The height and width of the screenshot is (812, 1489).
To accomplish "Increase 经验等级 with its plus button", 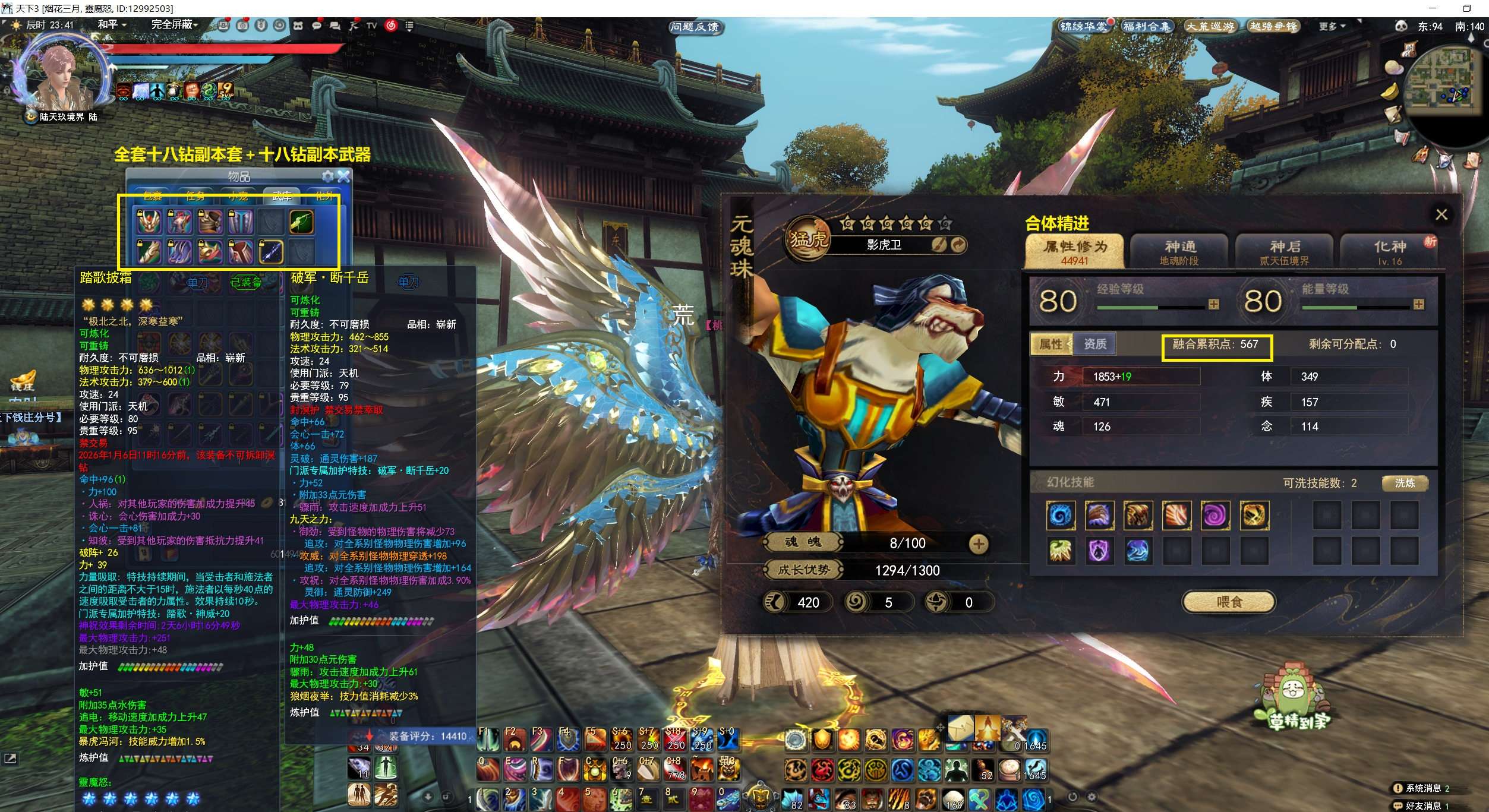I will click(x=1213, y=305).
